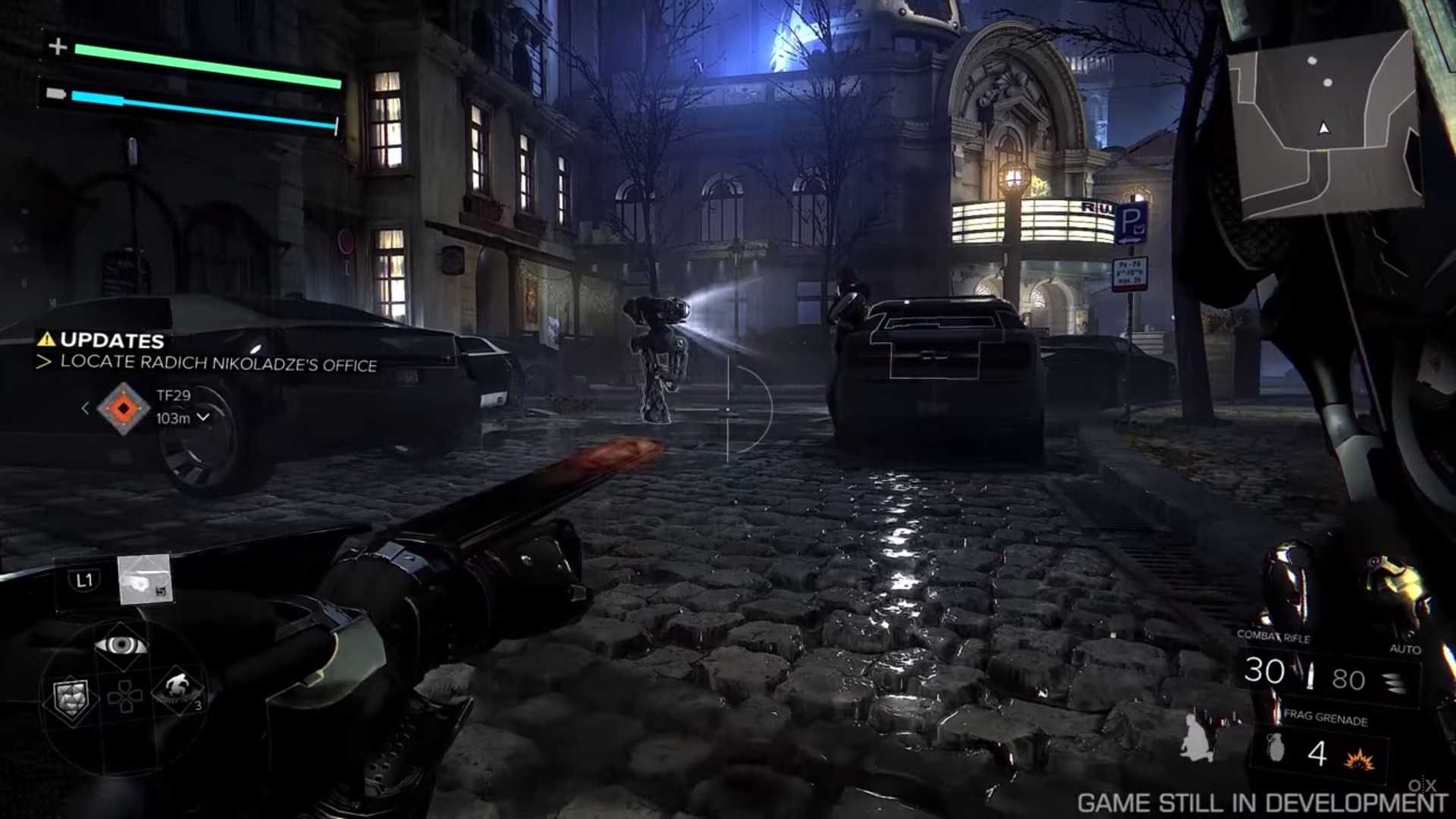Activate the Titan armor shield augmentation
The image size is (1456, 819).
point(71,698)
